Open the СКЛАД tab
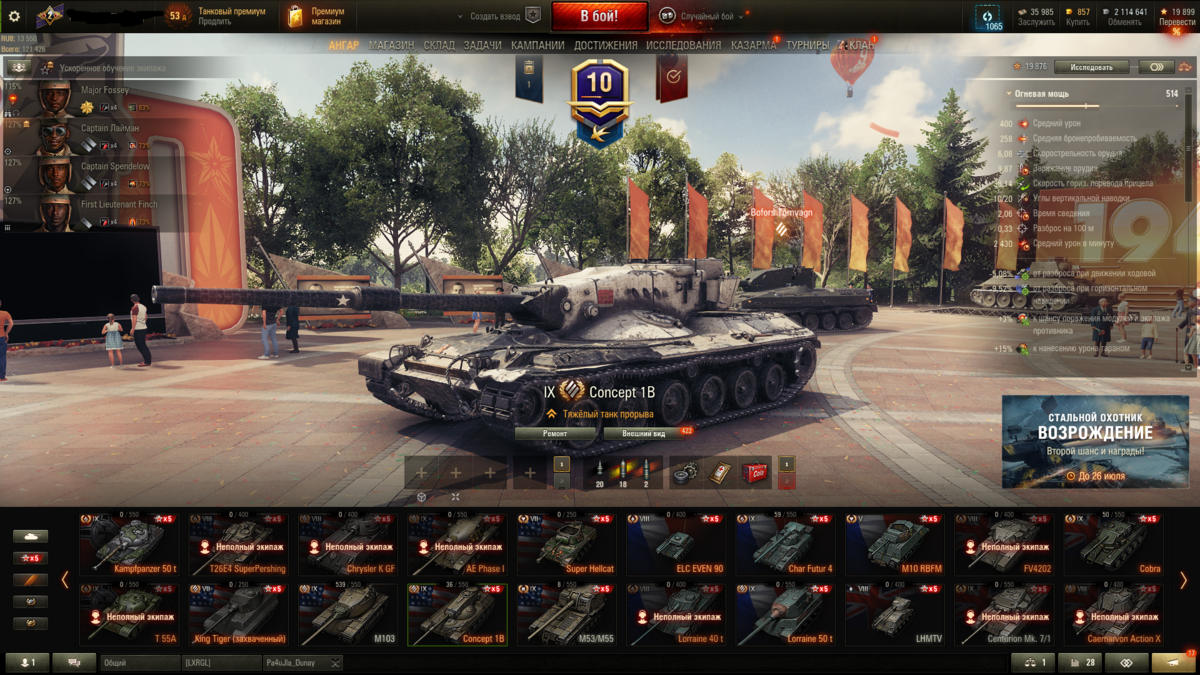The width and height of the screenshot is (1200, 675). click(x=439, y=45)
